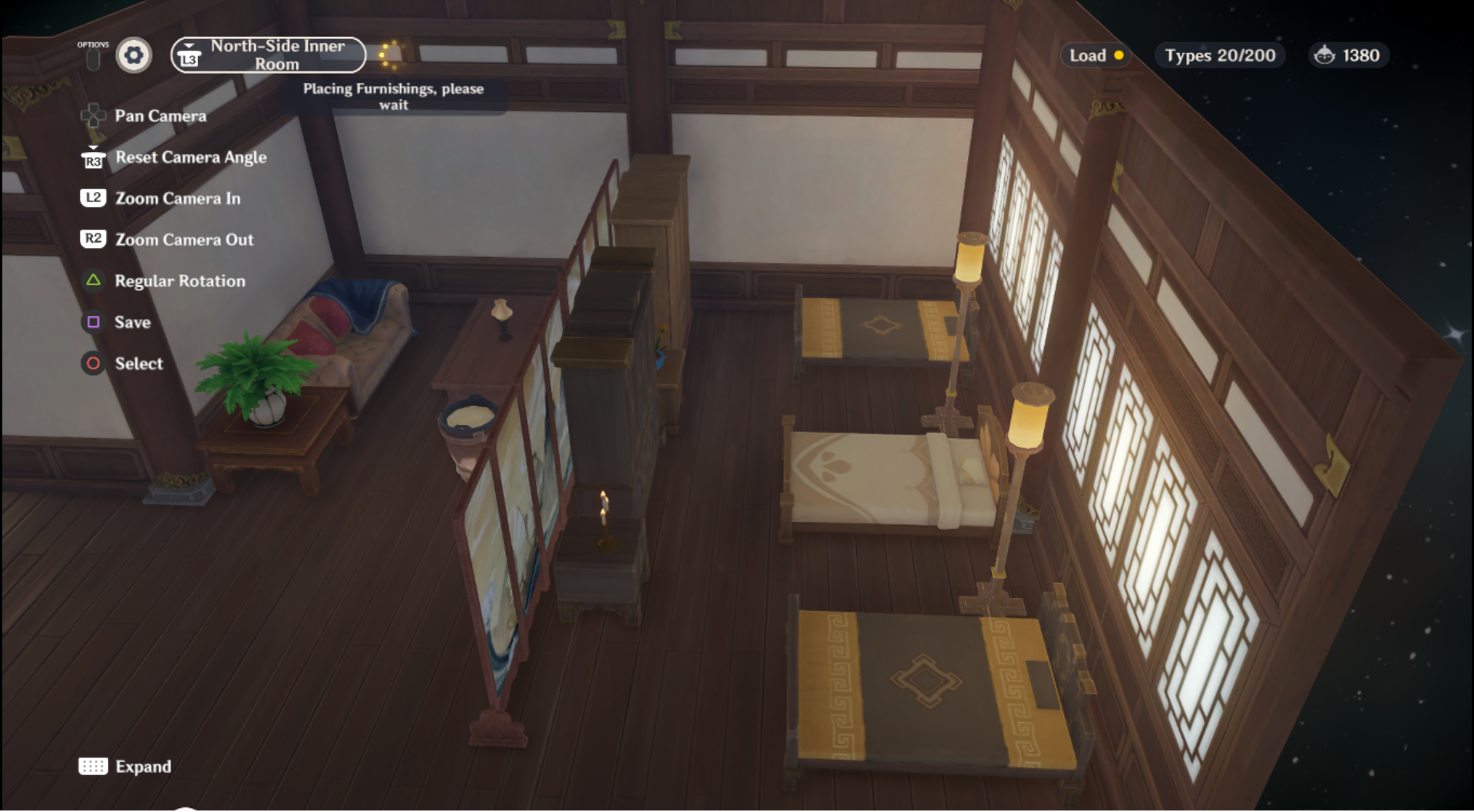Open the Types 20/200 counter
The image size is (1474, 812).
tap(1219, 55)
